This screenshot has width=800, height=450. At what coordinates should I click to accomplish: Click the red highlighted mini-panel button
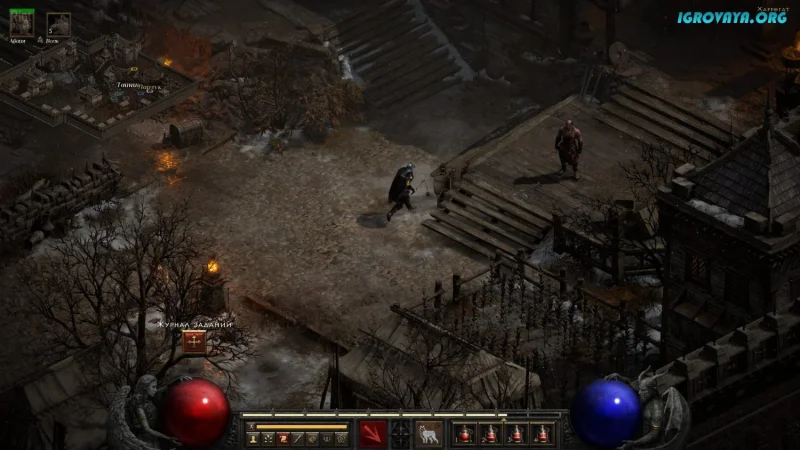pyautogui.click(x=283, y=438)
